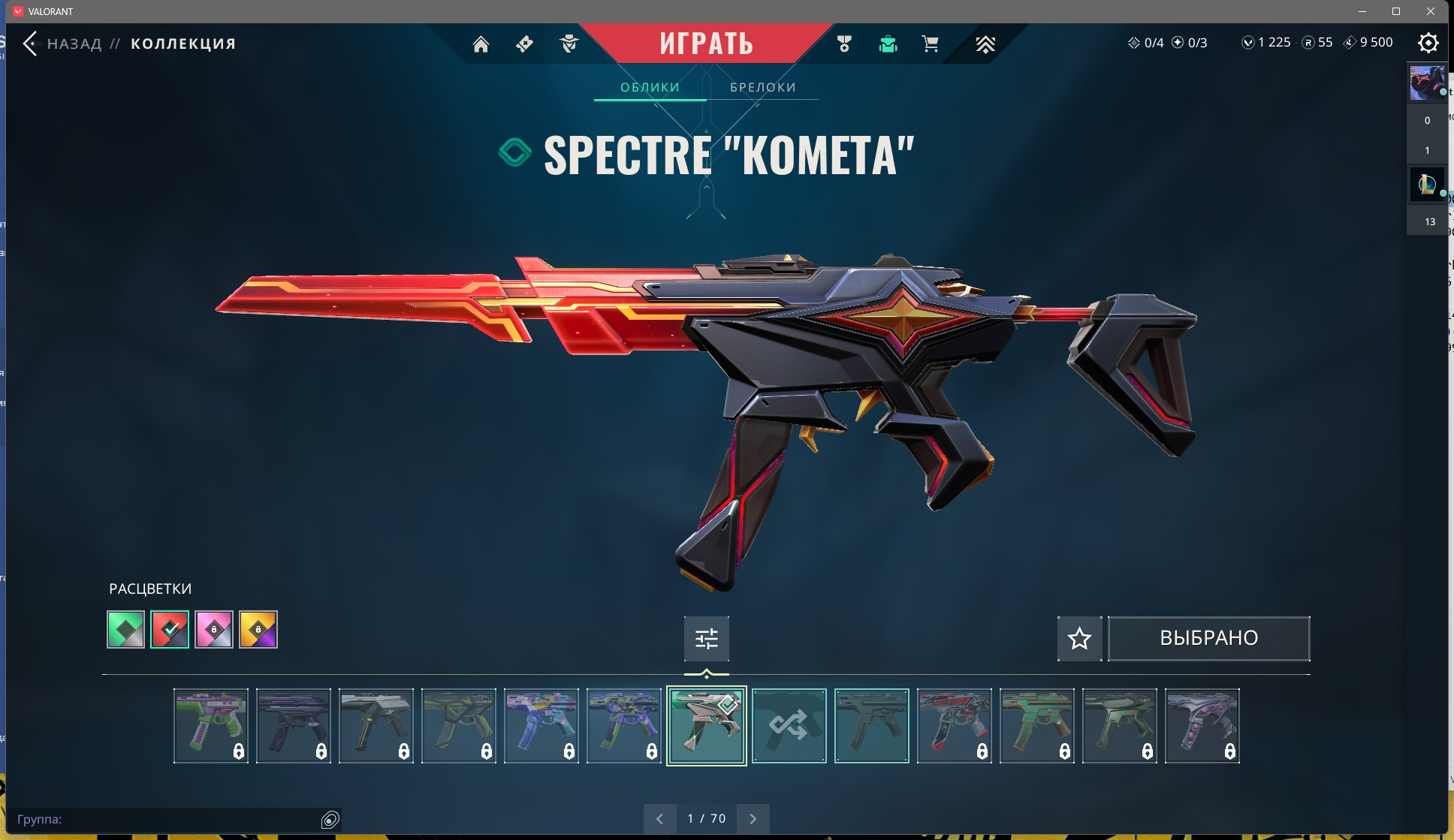This screenshot has height=840, width=1454.
Task: Open the settings gear icon
Action: click(x=1428, y=43)
